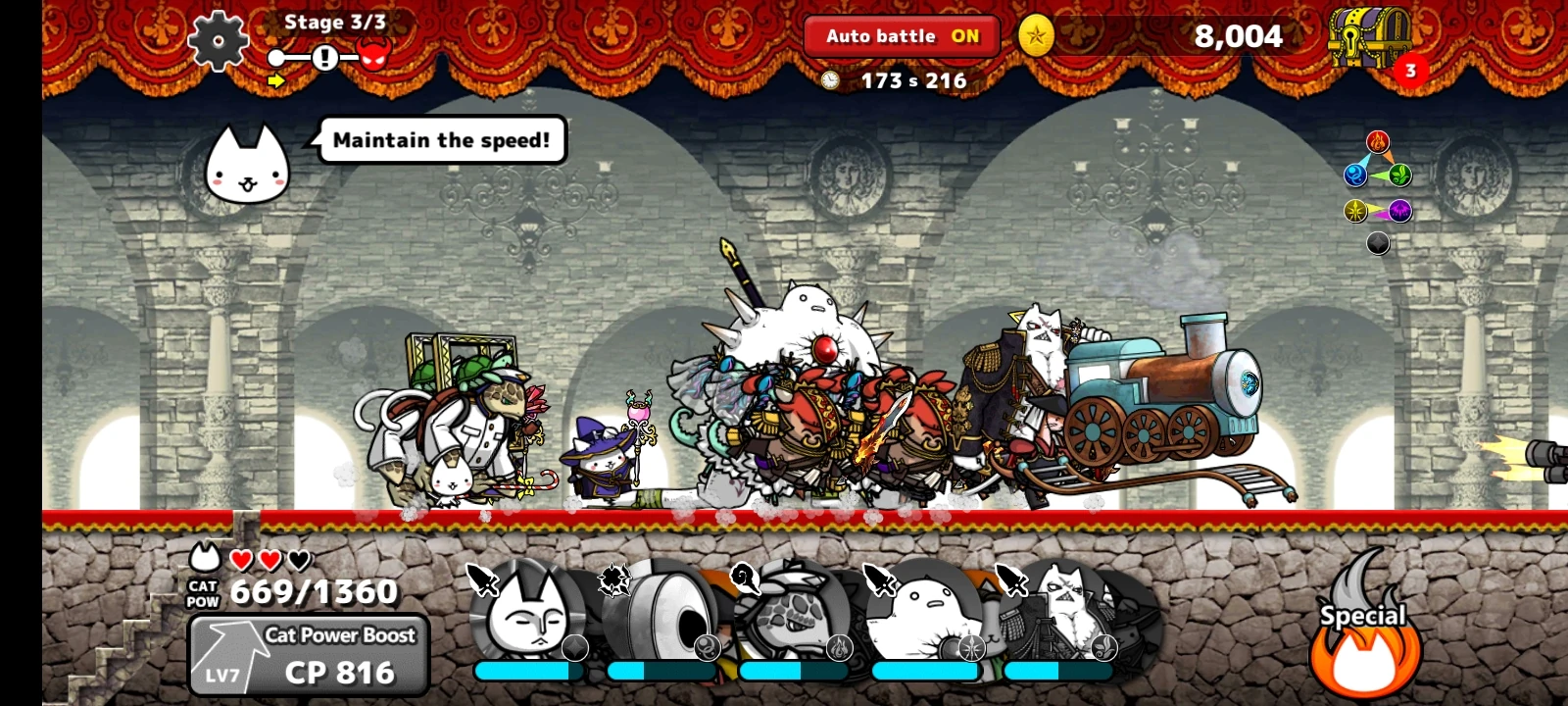Select the yellow light element orb

1354,208
